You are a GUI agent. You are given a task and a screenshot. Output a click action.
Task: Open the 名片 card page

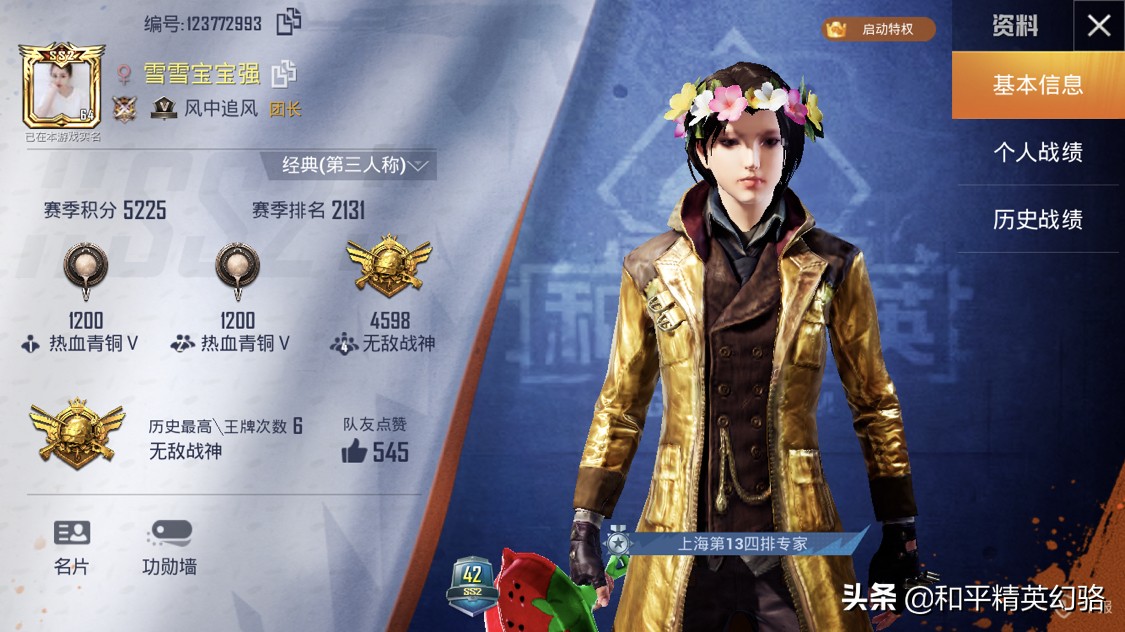[x=71, y=546]
